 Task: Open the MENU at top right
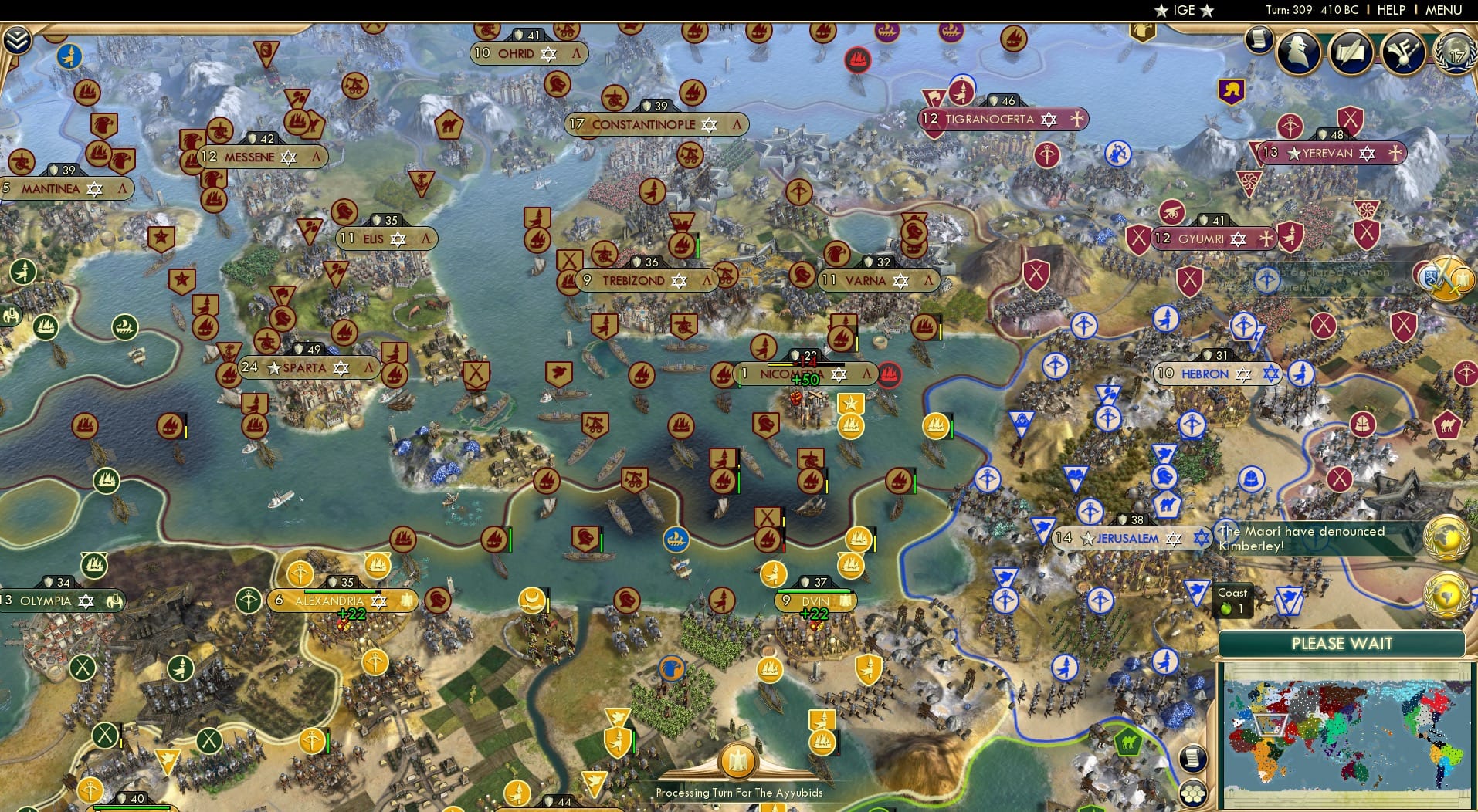pos(1443,10)
